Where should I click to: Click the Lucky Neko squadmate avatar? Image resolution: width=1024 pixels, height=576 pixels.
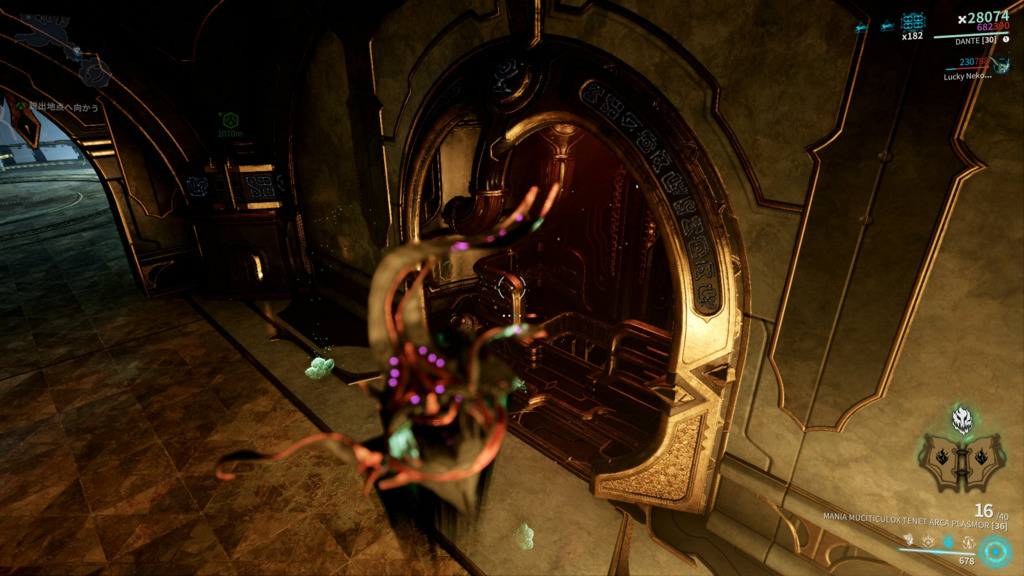pos(1001,63)
